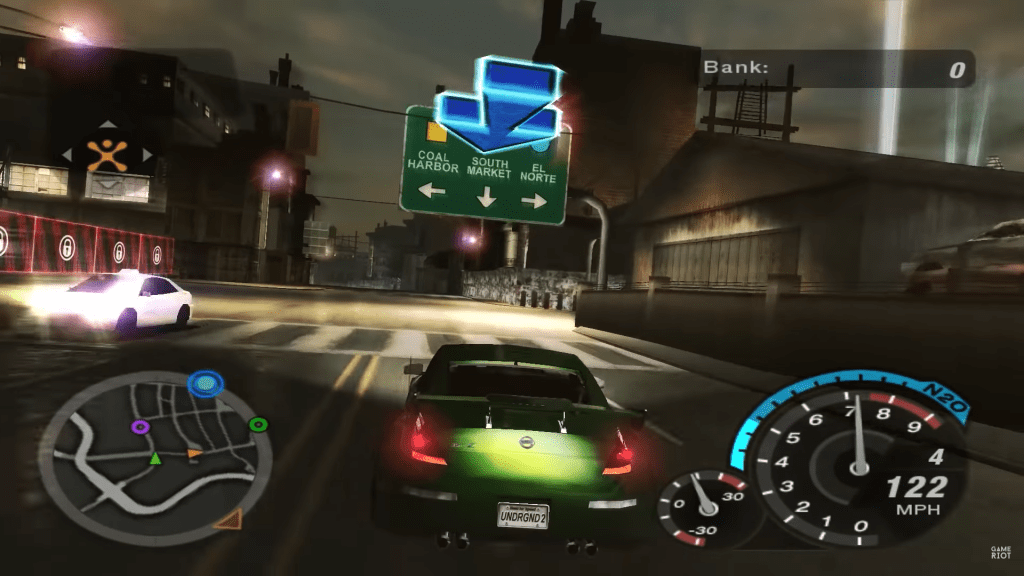Select the blue circle marker on minimap
The height and width of the screenshot is (576, 1024).
pos(206,382)
